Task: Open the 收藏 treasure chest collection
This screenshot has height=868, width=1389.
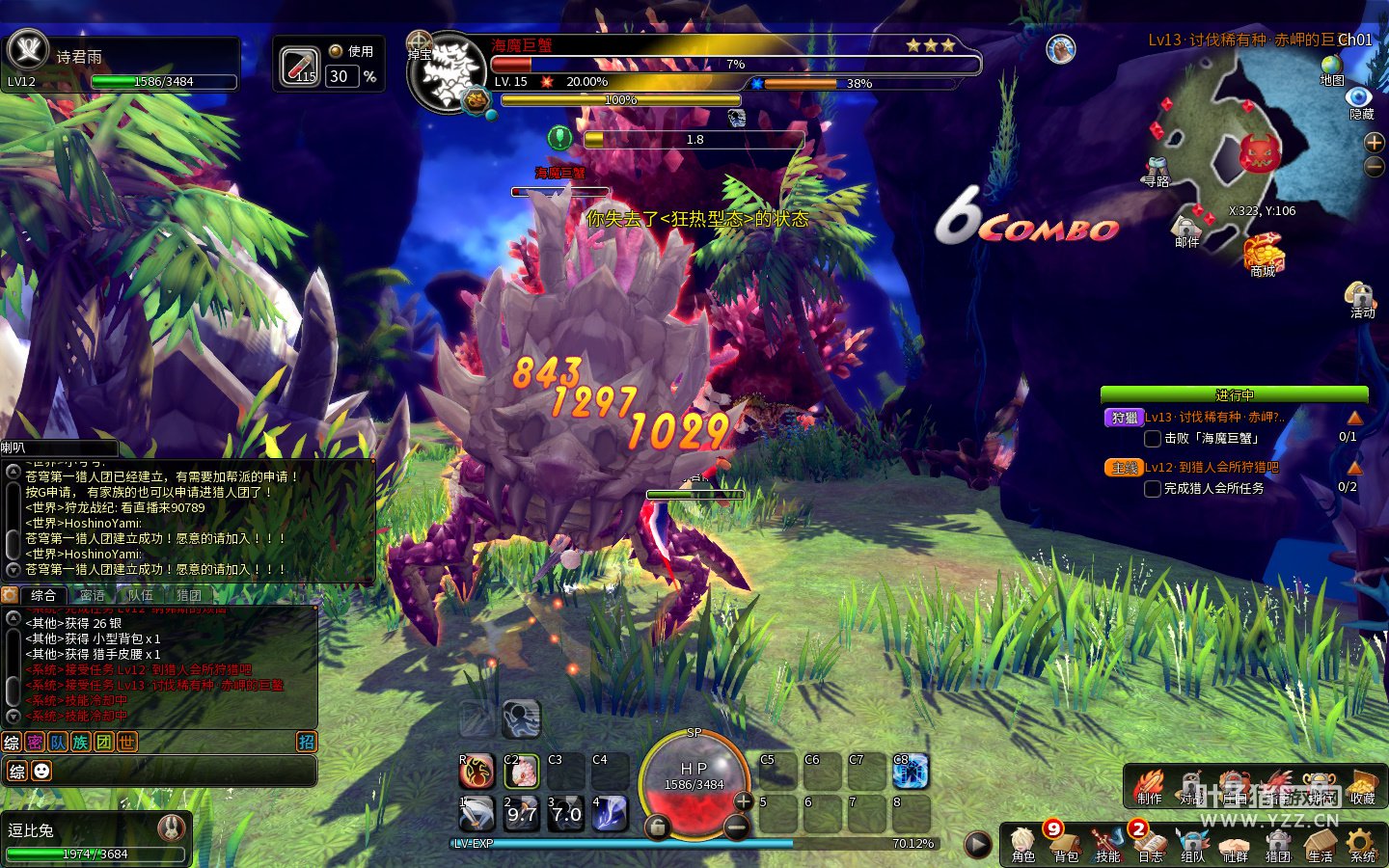Action: pyautogui.click(x=1362, y=785)
